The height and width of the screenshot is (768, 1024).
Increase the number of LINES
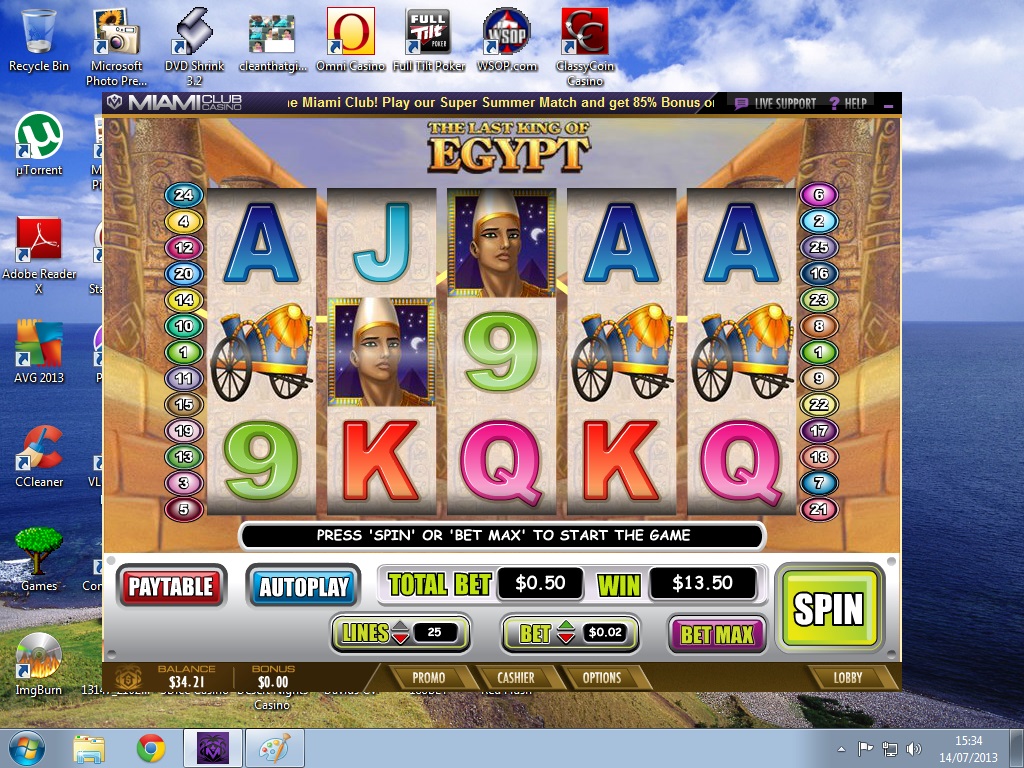[x=399, y=626]
